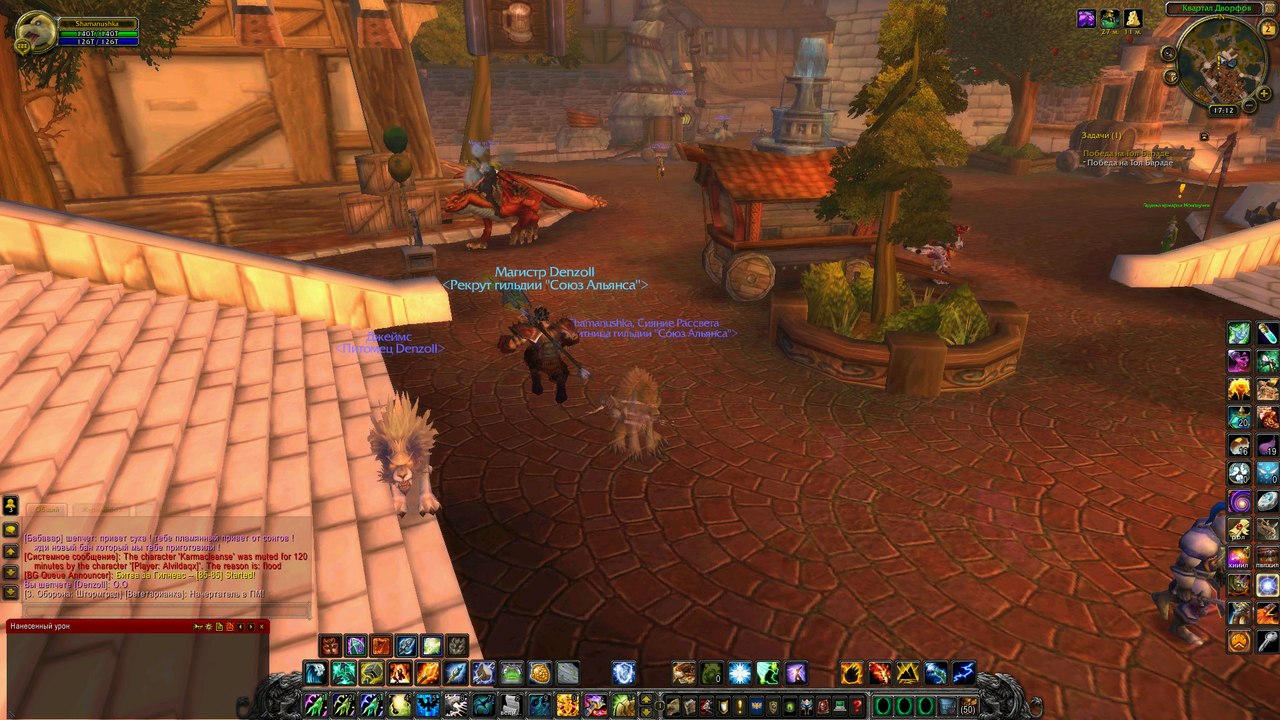Activate the blue lightning bolt ability

coord(963,673)
